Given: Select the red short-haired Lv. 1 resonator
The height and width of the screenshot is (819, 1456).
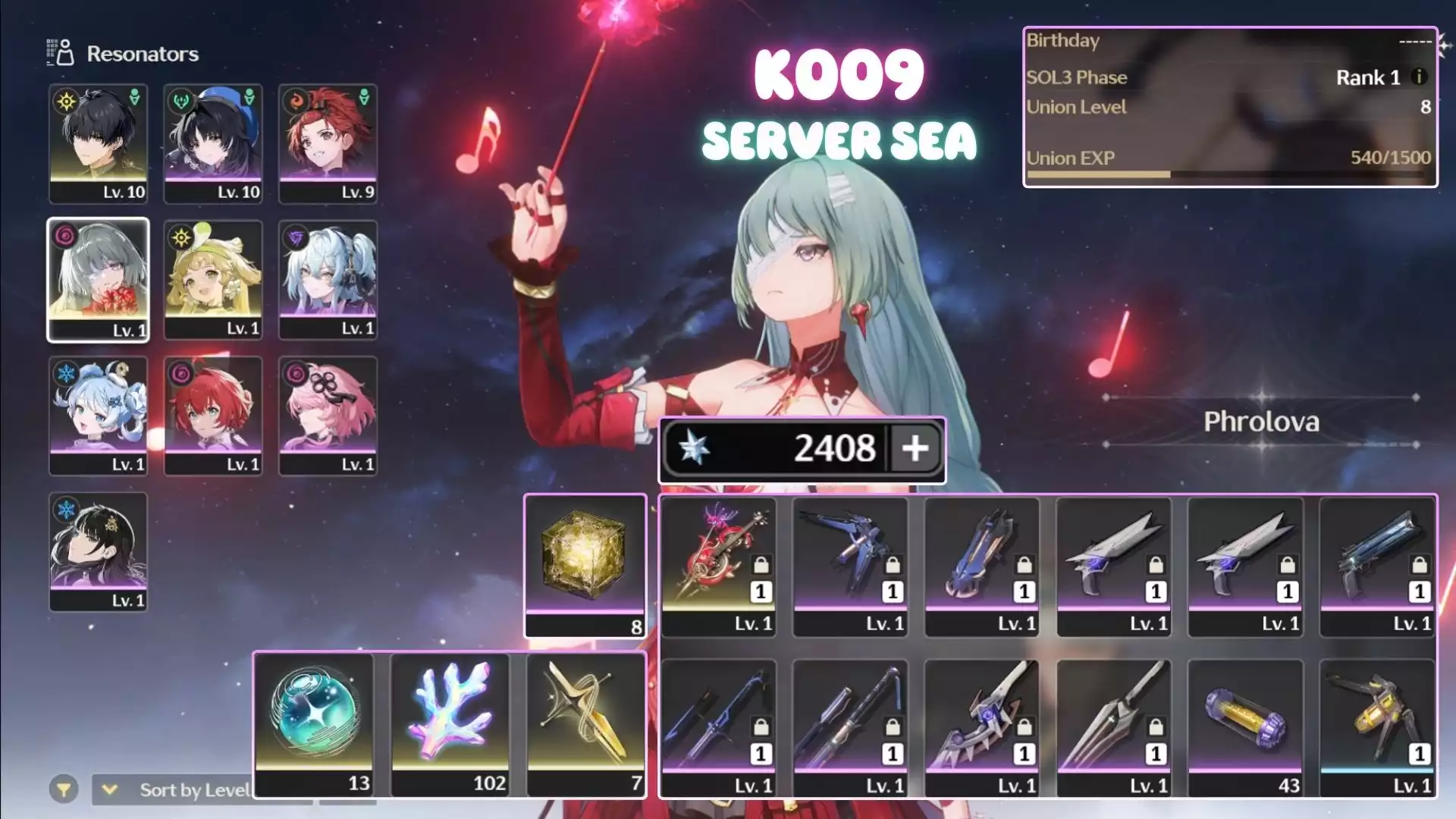Looking at the screenshot, I should pyautogui.click(x=213, y=416).
